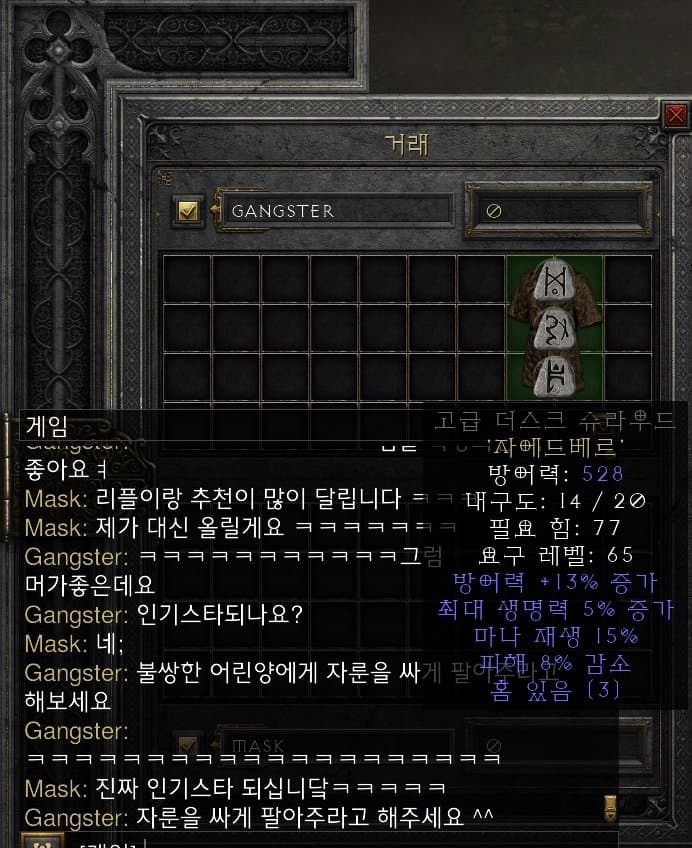The height and width of the screenshot is (848, 692).
Task: Click the chat channel icon beside the input box
Action: (x=37, y=841)
